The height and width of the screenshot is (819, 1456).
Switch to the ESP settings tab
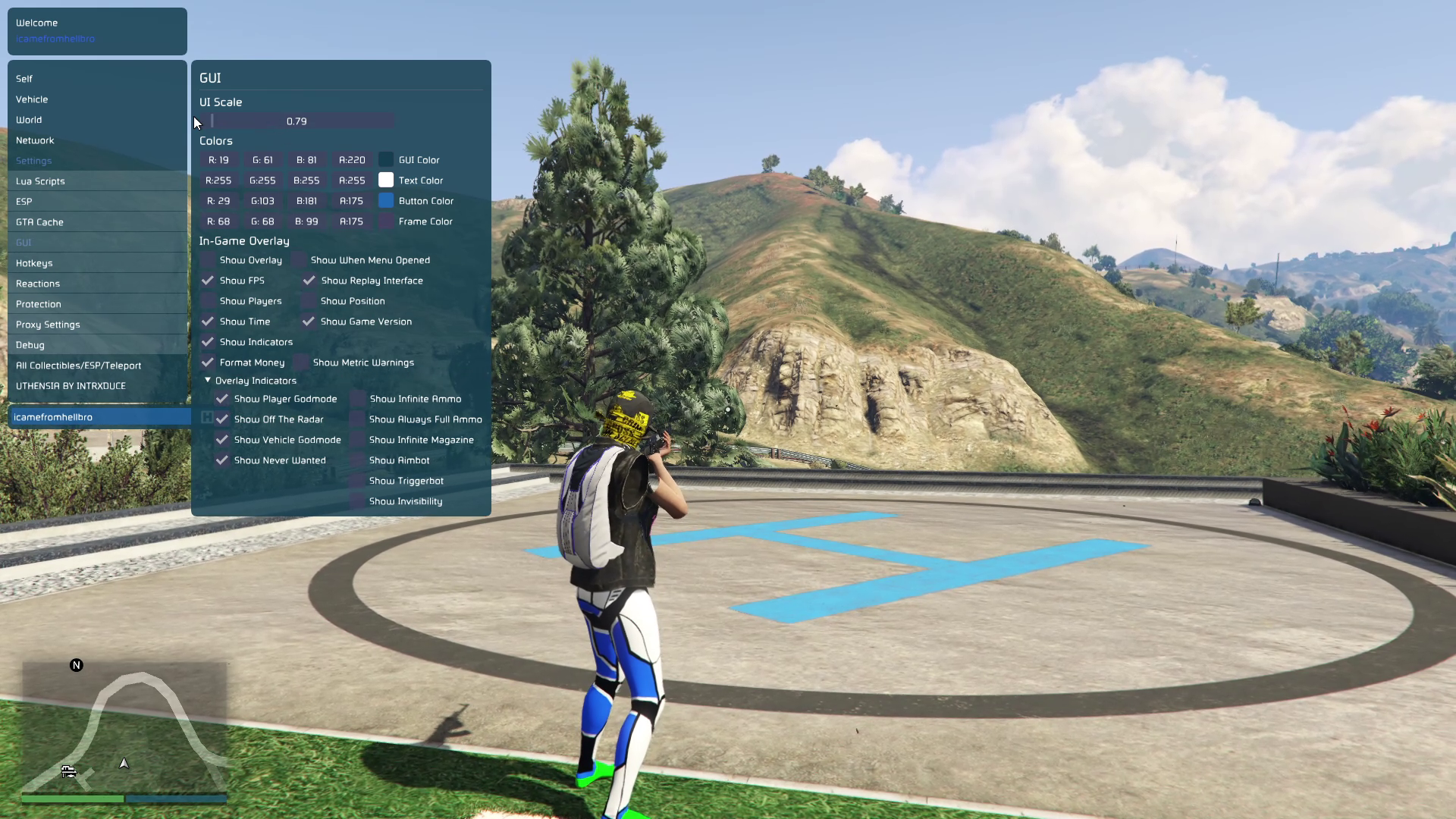24,202
